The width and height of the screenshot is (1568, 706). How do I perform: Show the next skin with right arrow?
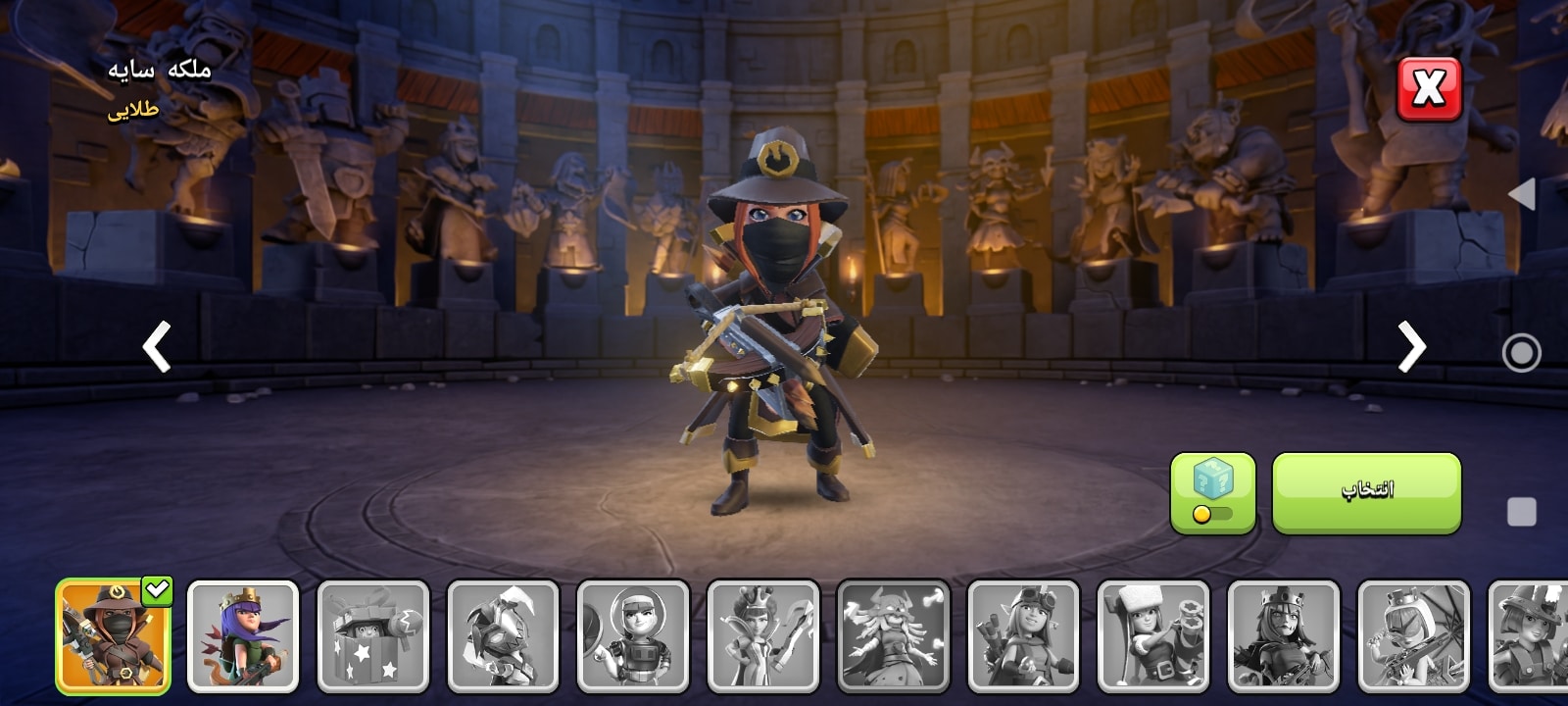[x=1411, y=346]
